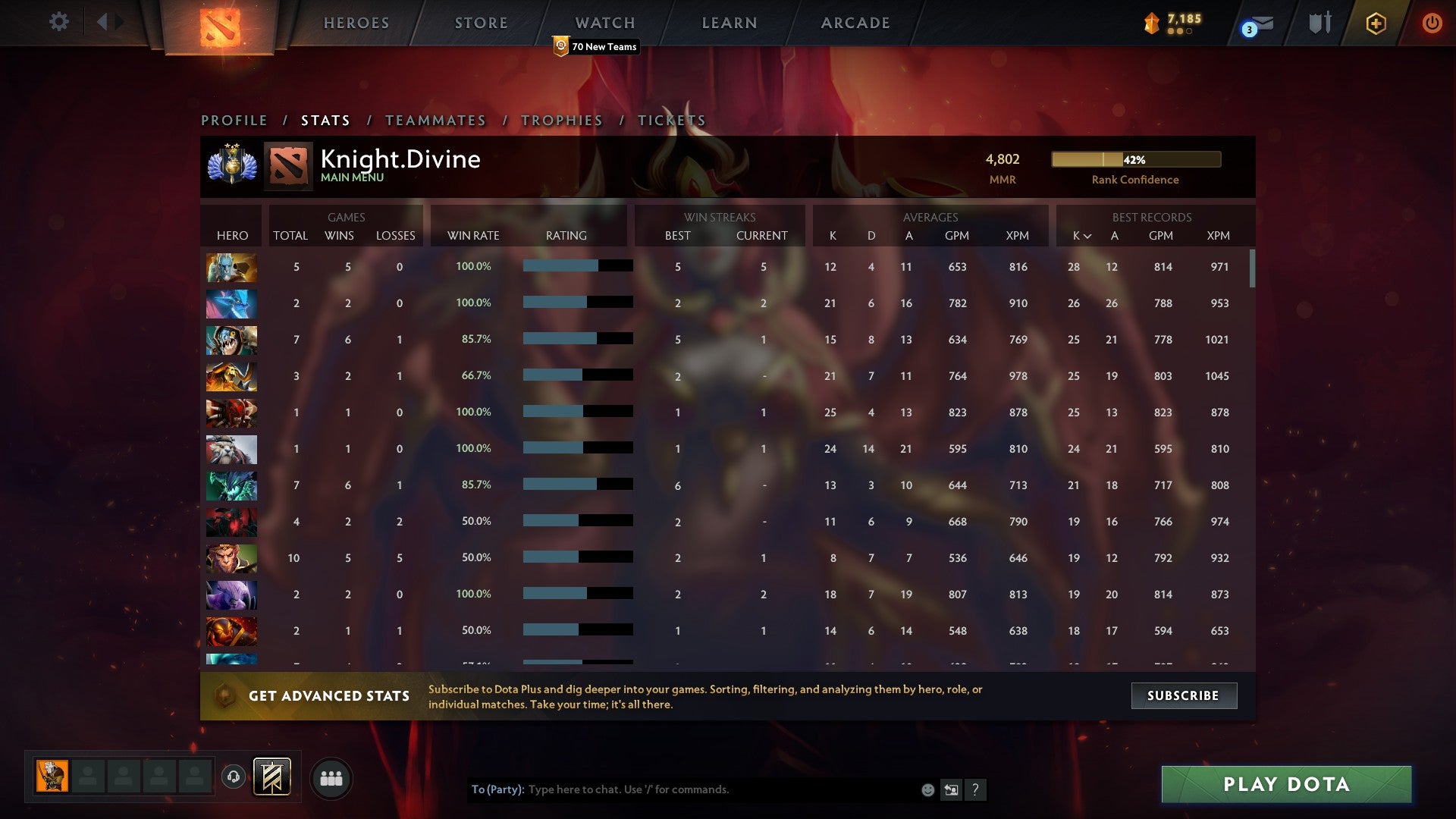Open the STORE menu
Viewport: 1456px width, 819px height.
point(481,22)
